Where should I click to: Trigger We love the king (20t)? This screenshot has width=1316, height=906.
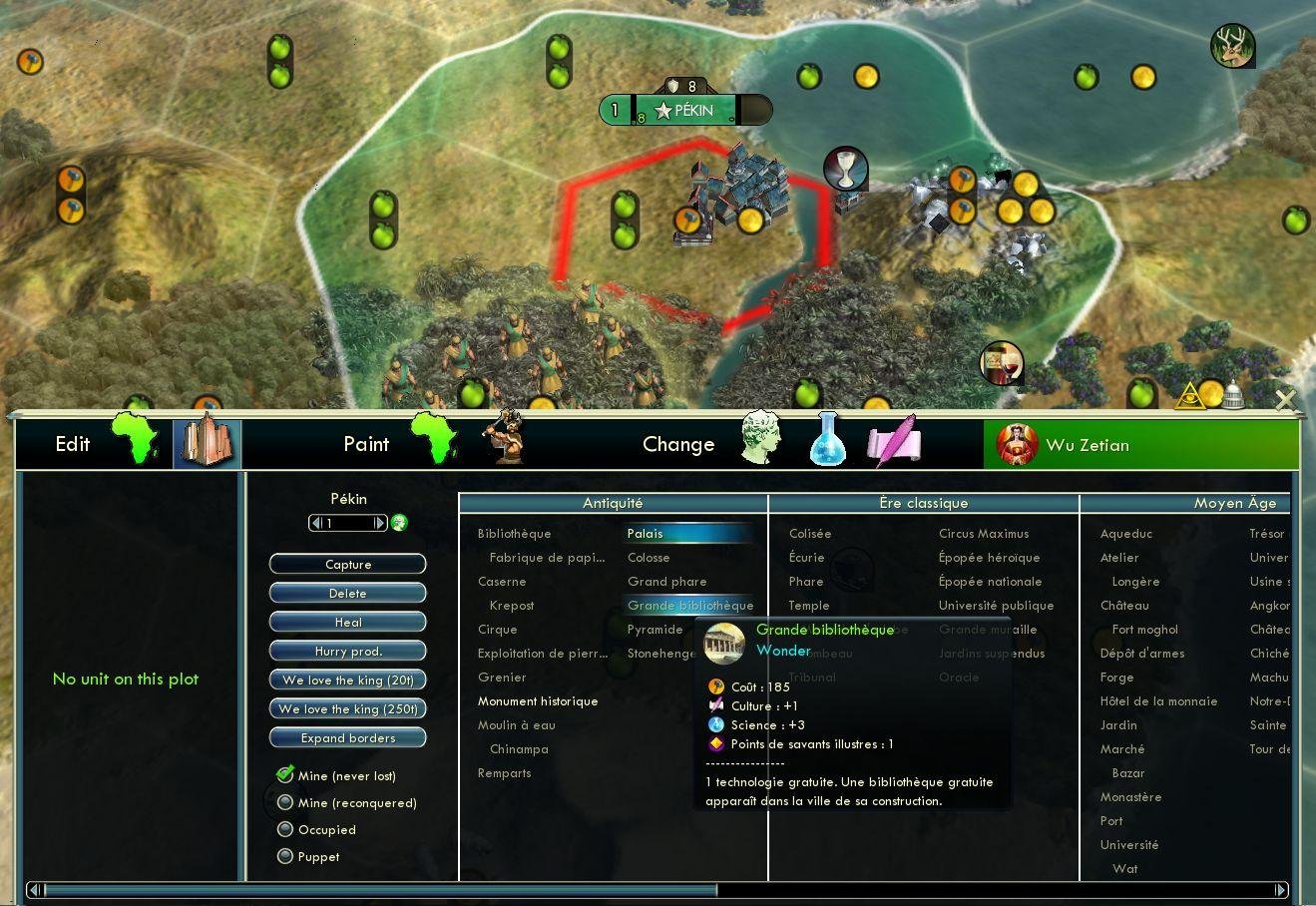point(347,680)
